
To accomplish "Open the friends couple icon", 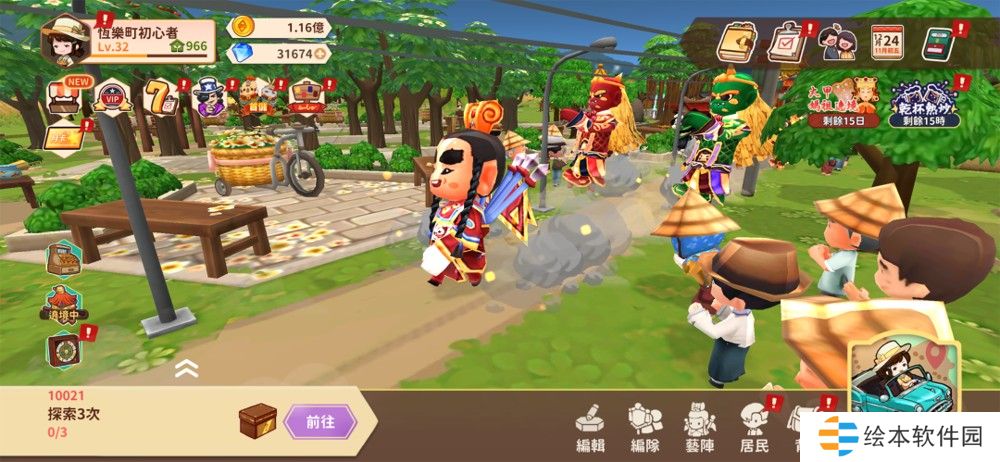I will pos(836,42).
